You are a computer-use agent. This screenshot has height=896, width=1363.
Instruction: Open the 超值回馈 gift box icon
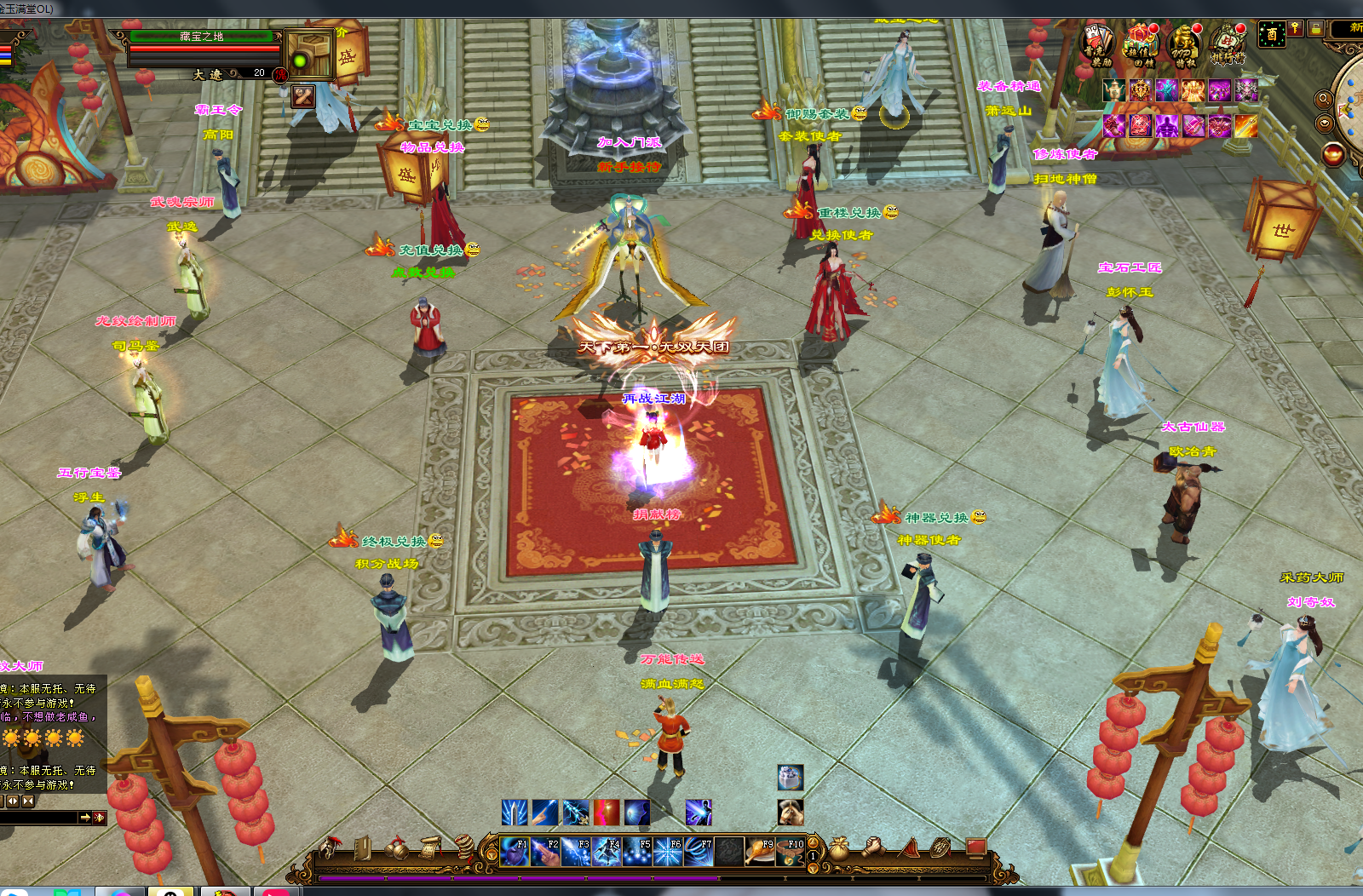1140,43
